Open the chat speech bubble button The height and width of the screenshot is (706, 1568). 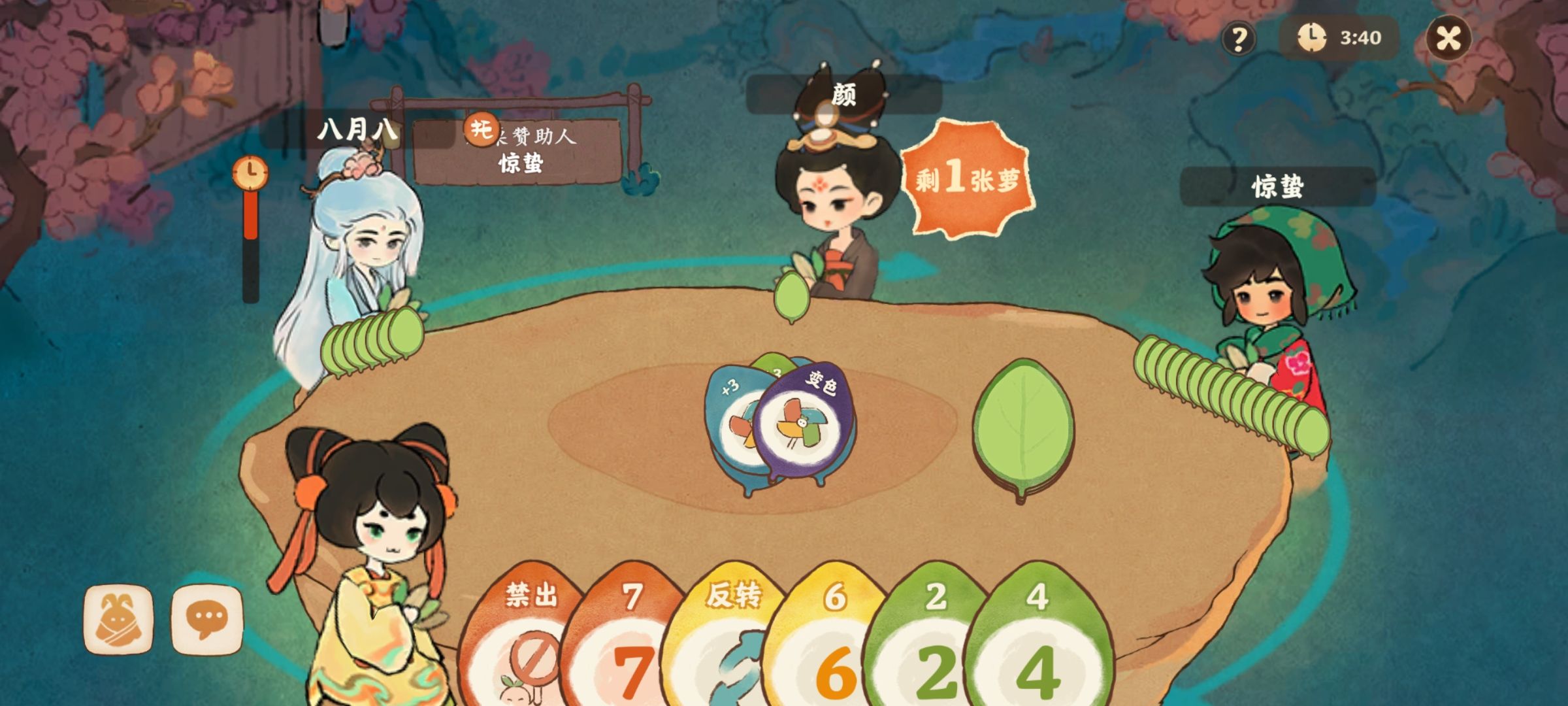pyautogui.click(x=207, y=619)
